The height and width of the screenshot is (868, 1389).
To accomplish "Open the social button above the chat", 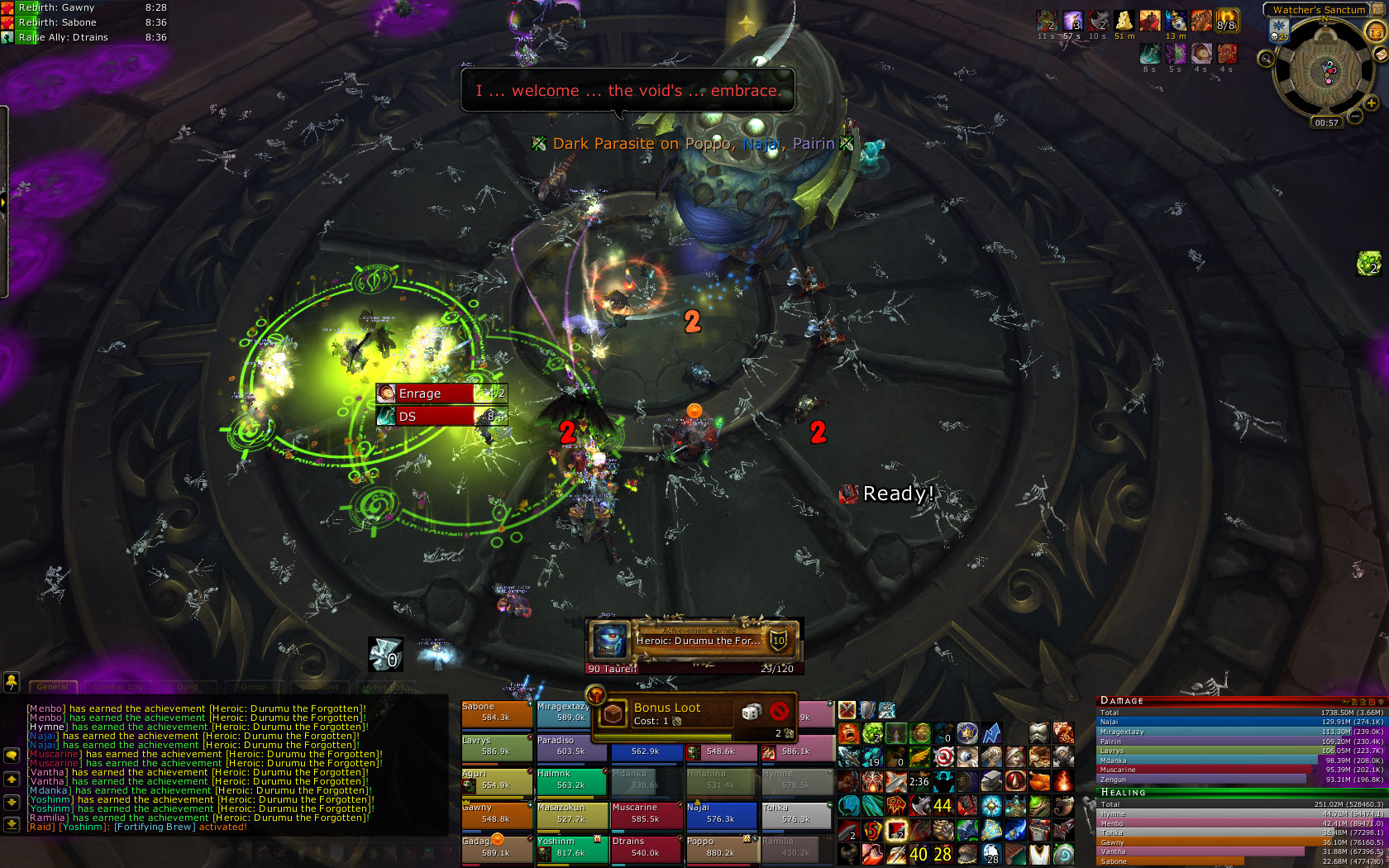I will (x=12, y=682).
